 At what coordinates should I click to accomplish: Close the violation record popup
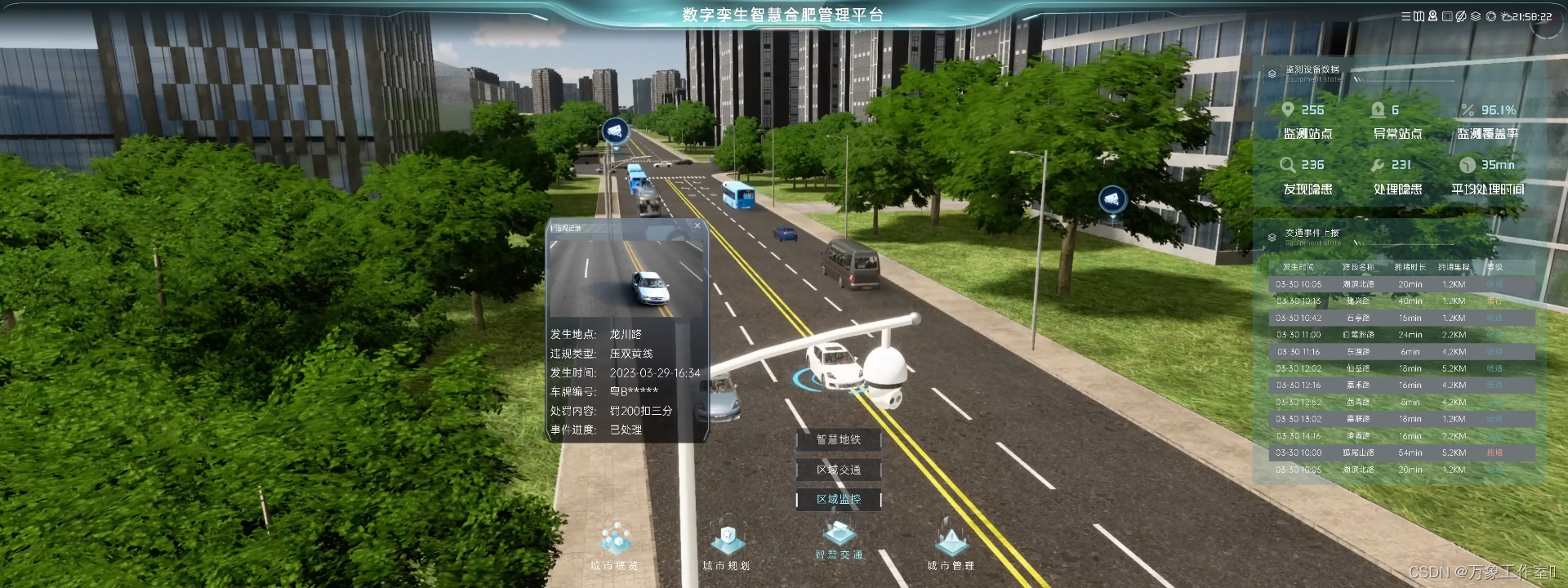click(697, 226)
